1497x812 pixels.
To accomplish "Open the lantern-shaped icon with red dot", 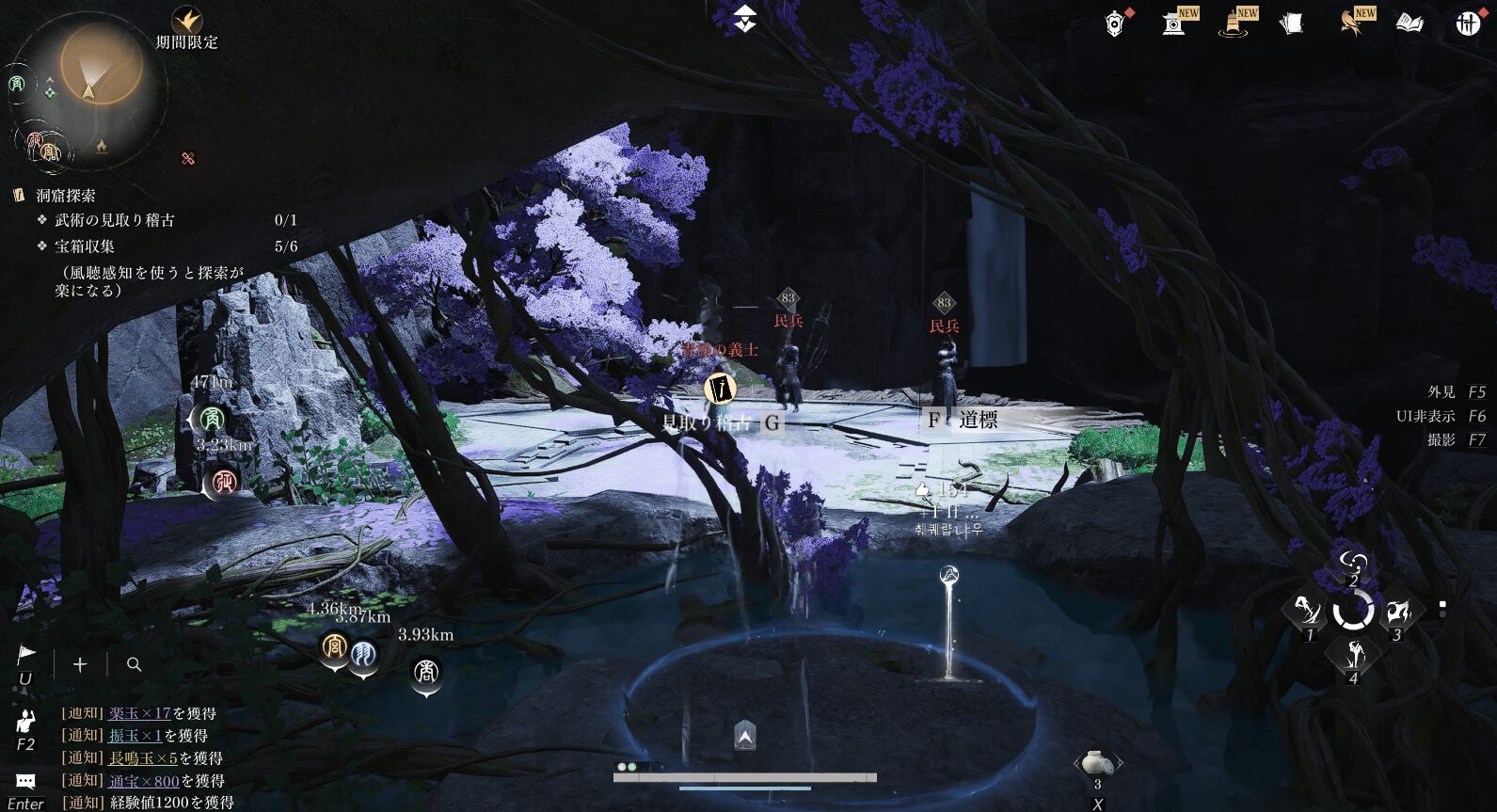I will click(x=1115, y=24).
